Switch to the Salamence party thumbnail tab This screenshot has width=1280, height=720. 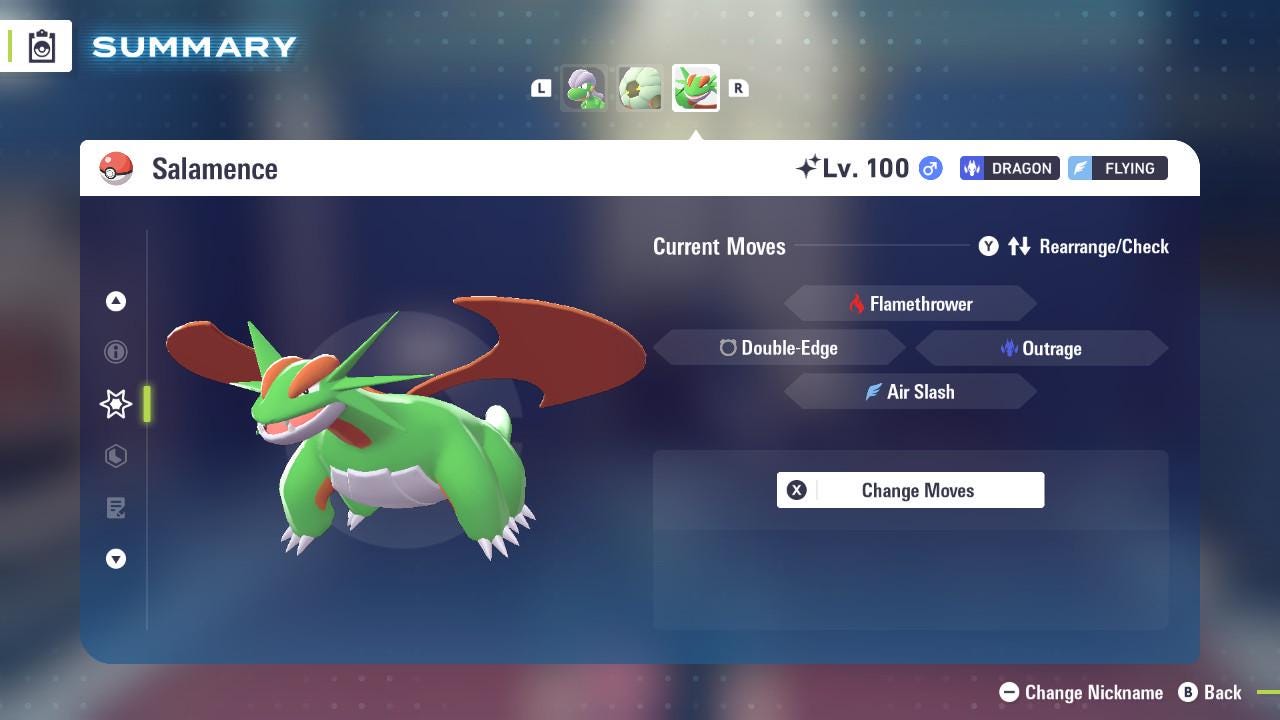695,88
